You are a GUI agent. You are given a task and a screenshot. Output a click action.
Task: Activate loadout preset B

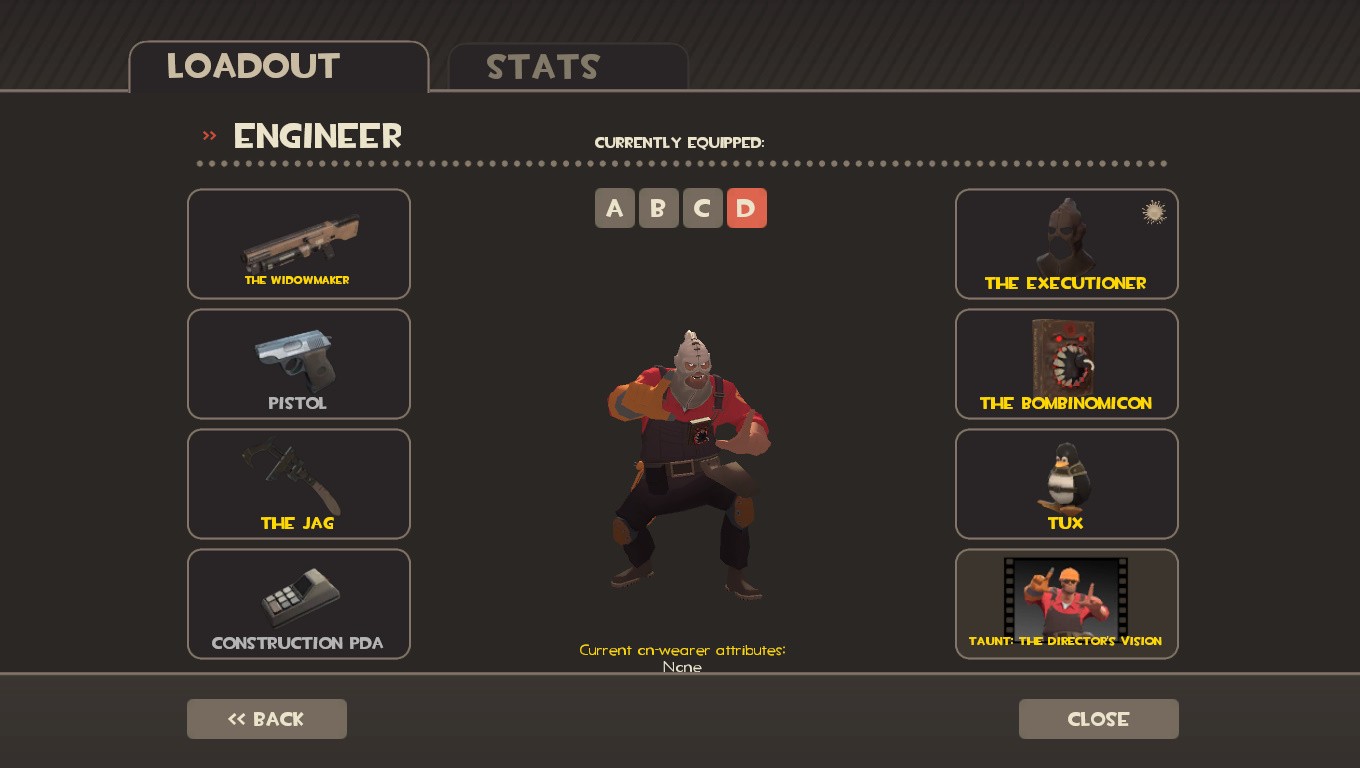pyautogui.click(x=659, y=208)
